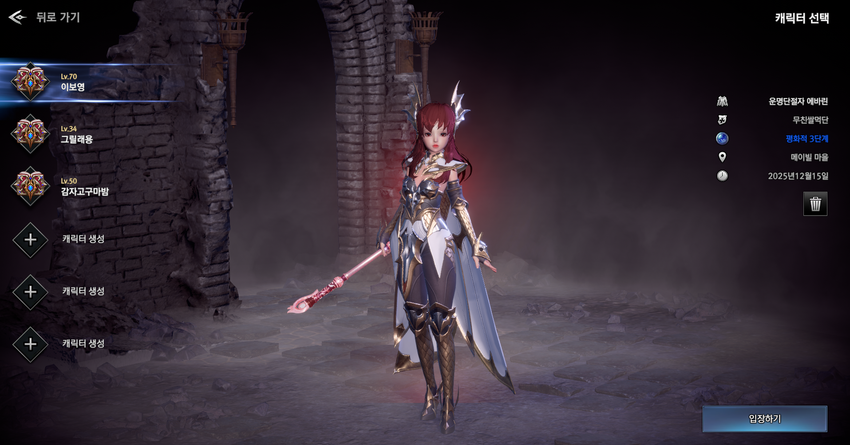The image size is (850, 445).
Task: Go back using the 뒤로 가기 arrow
Action: pos(17,17)
